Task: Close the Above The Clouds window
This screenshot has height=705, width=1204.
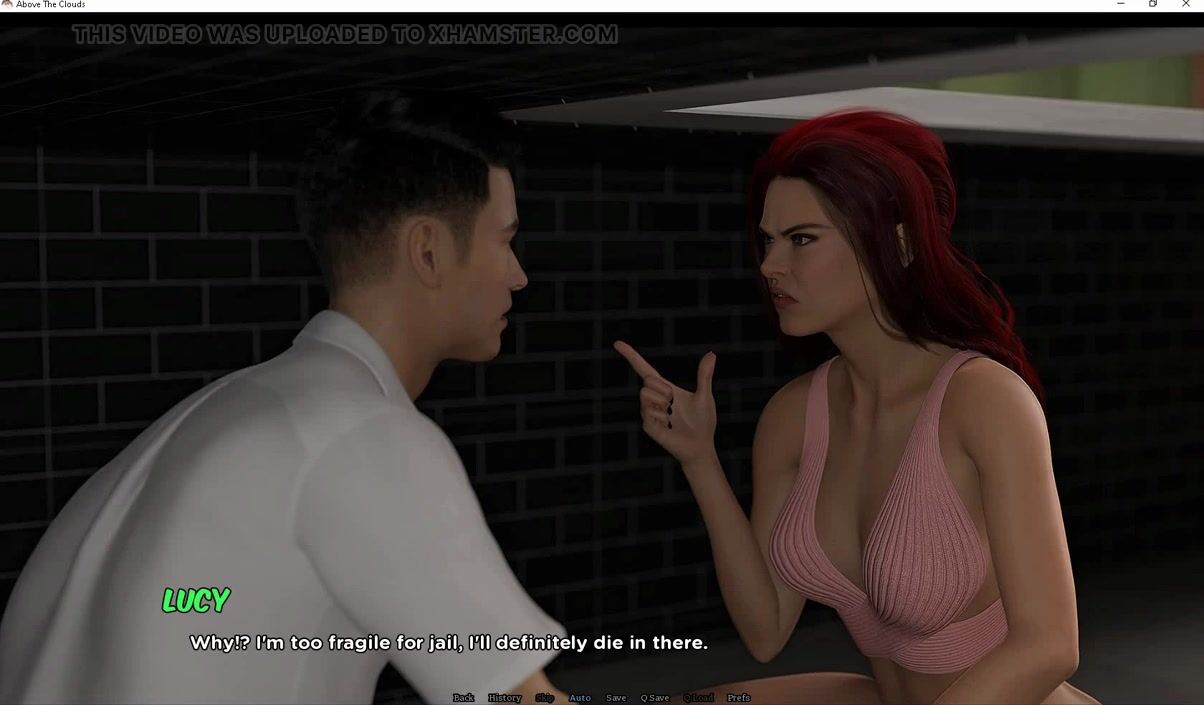Action: (x=1187, y=5)
